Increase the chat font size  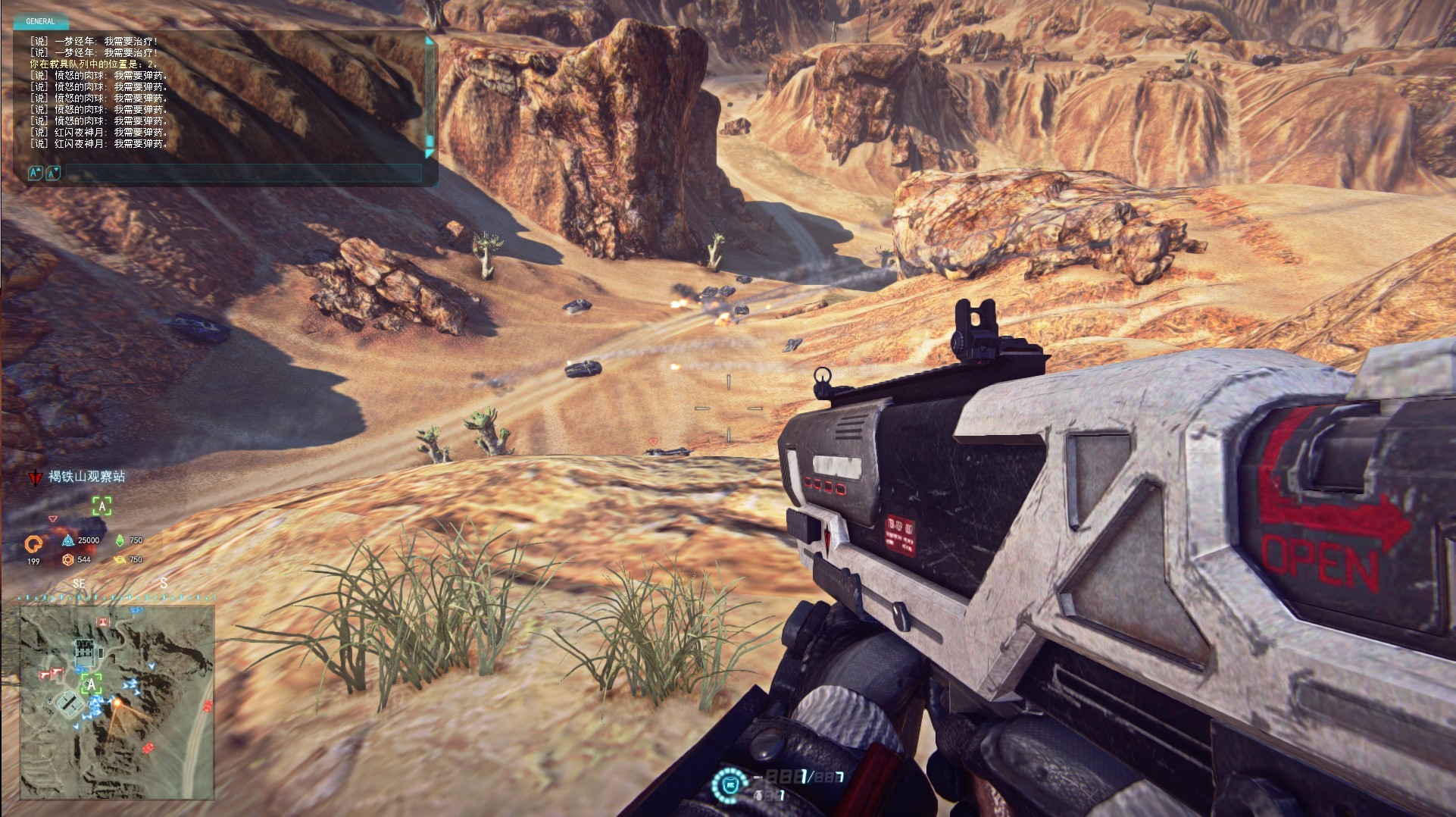click(x=35, y=174)
